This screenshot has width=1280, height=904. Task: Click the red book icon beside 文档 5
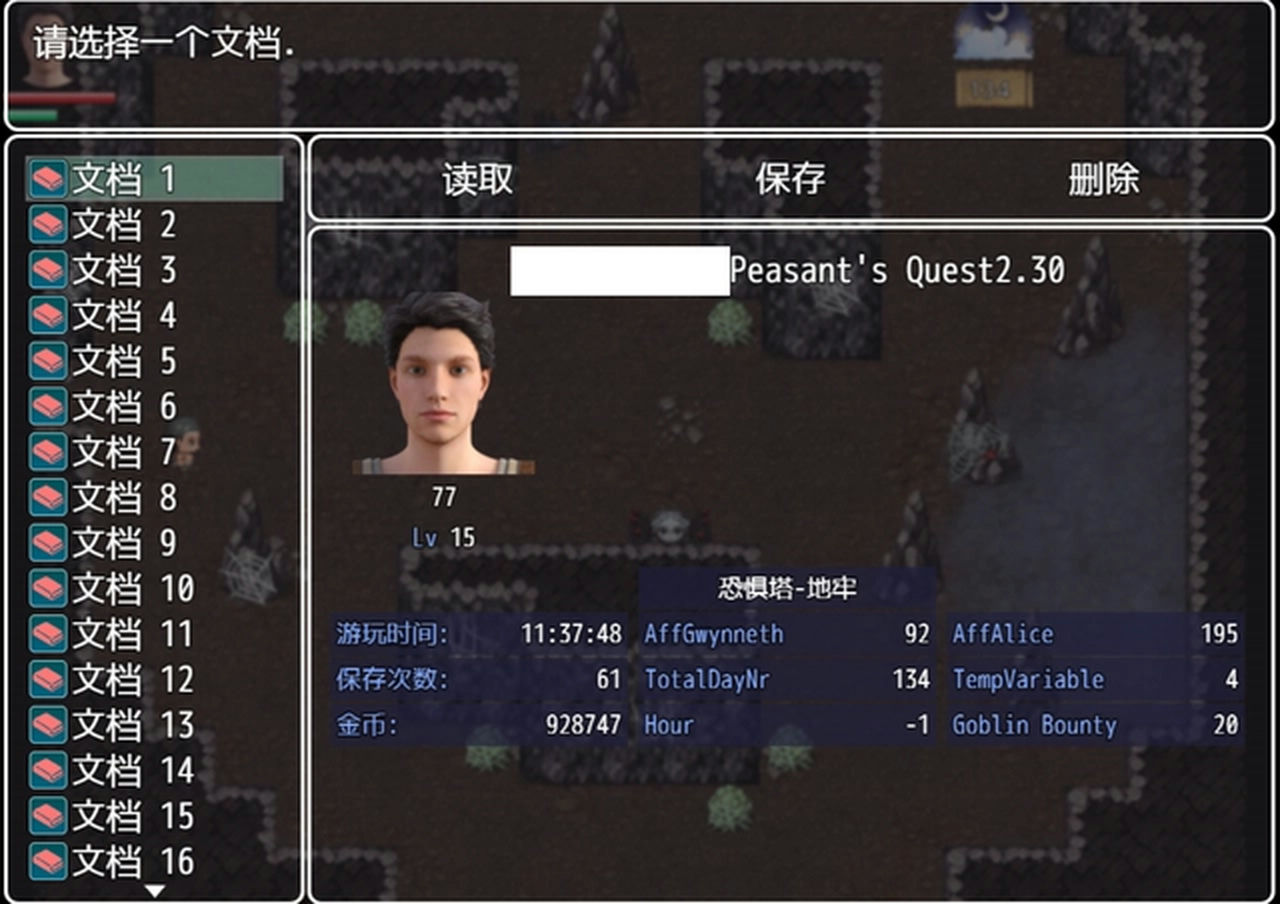48,360
